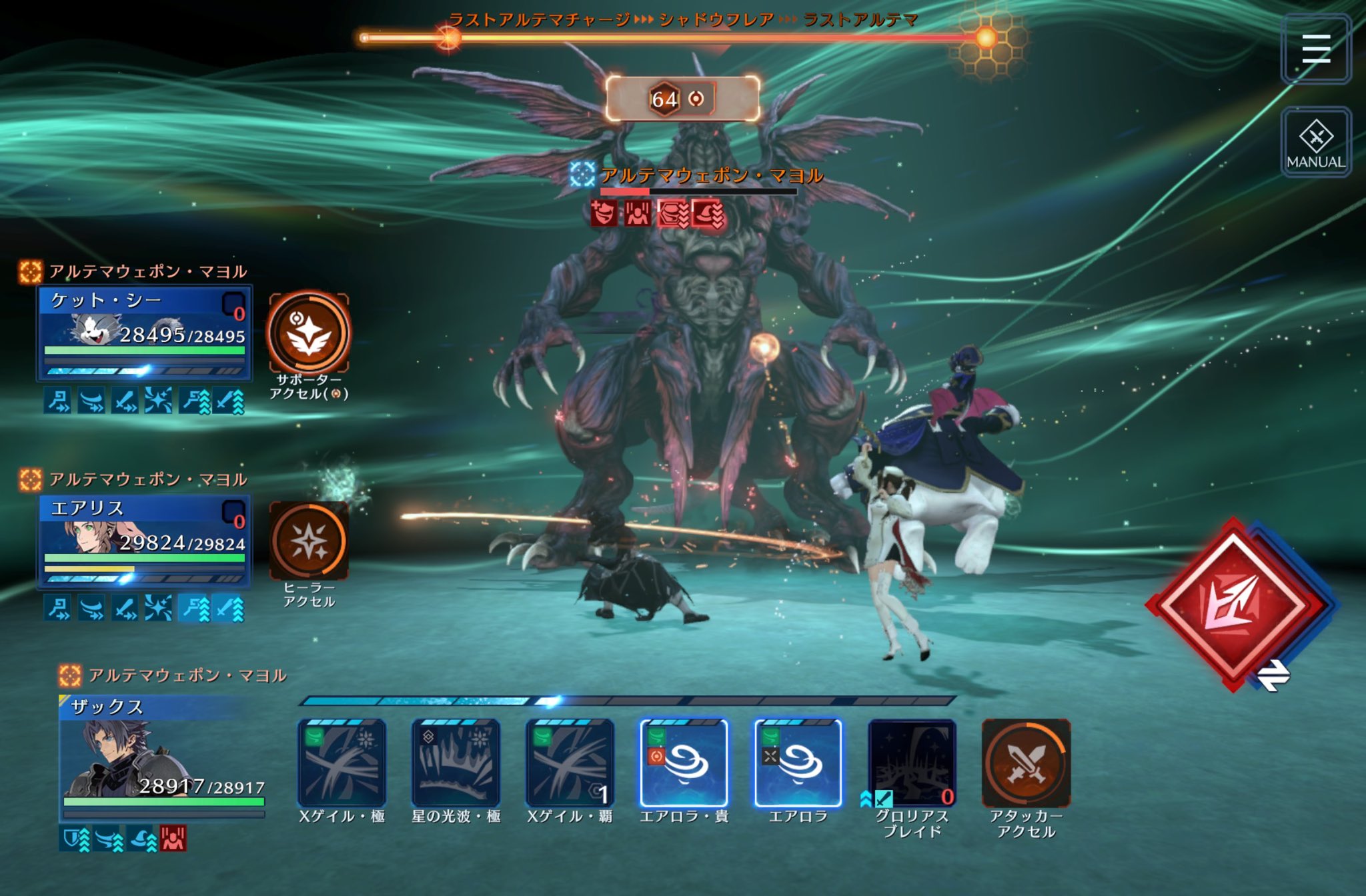Open the hamburger menu
The width and height of the screenshot is (1366, 896).
[1315, 49]
